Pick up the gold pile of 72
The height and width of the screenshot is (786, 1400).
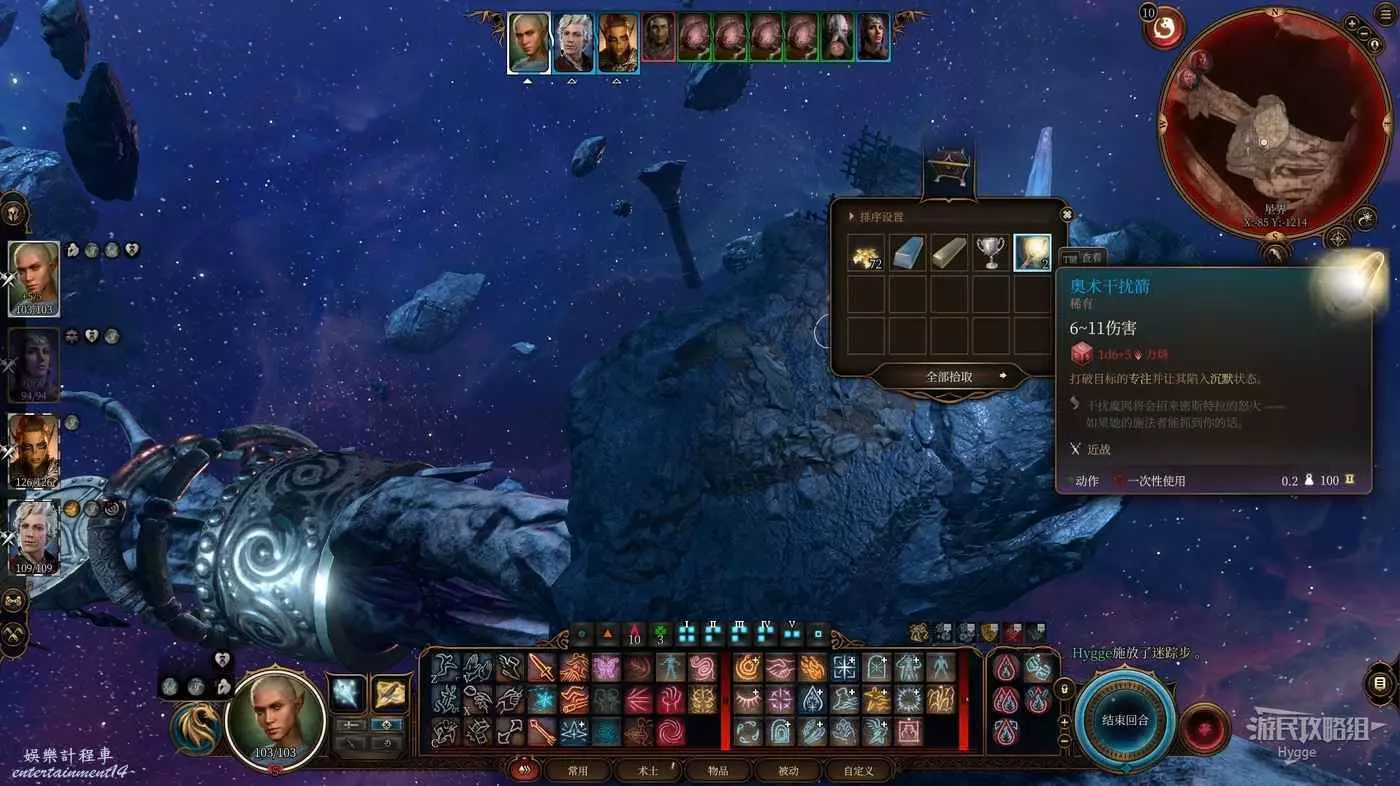[x=866, y=254]
